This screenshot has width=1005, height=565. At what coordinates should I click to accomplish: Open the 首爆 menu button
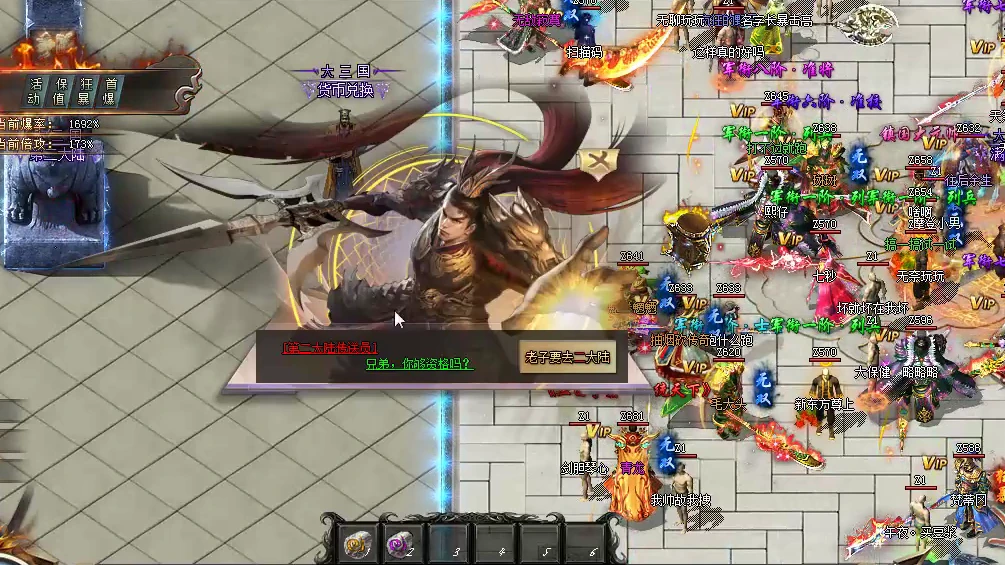pyautogui.click(x=111, y=91)
